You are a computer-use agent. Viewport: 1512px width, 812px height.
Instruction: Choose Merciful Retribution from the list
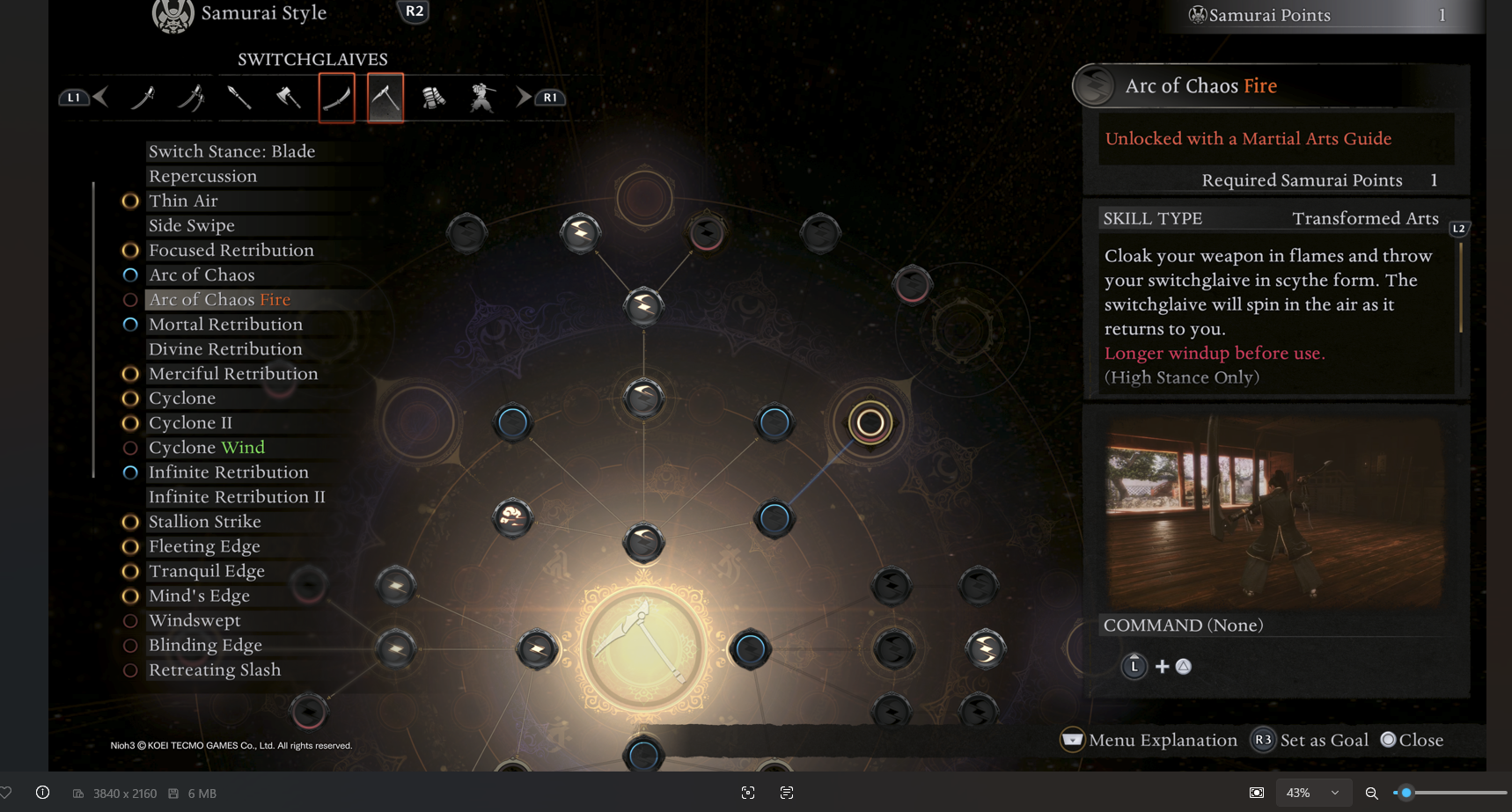233,373
